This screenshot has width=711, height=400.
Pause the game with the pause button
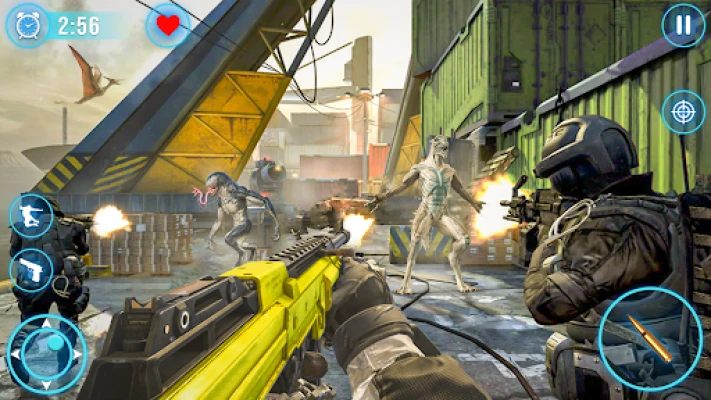(683, 26)
